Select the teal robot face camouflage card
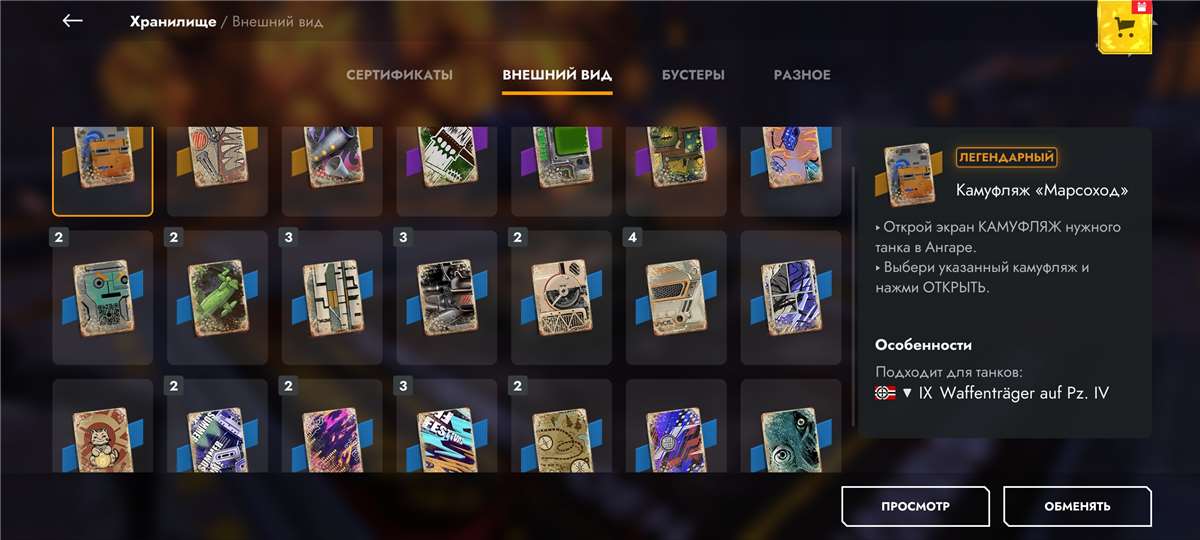 tap(103, 297)
